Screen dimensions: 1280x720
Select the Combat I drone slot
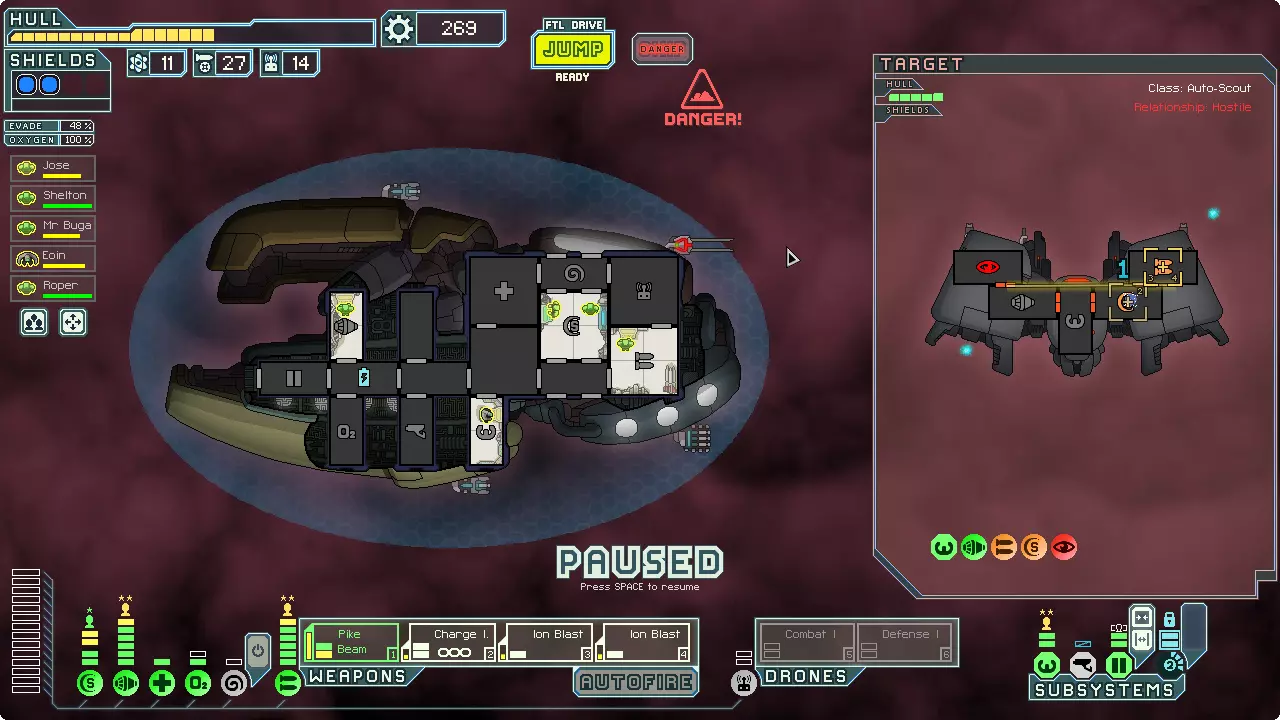[806, 642]
